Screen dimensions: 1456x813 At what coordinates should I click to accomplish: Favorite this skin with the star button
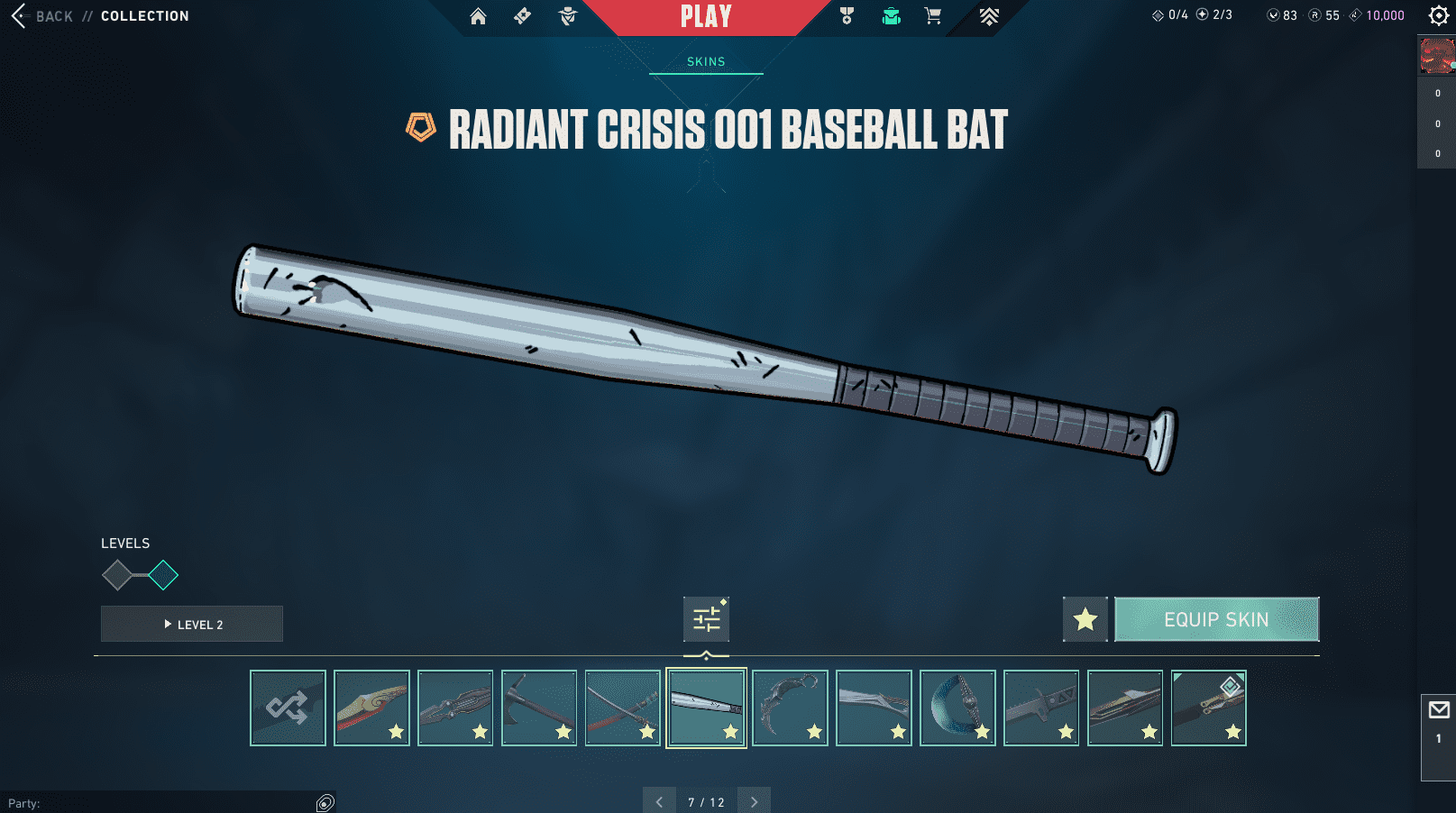tap(1085, 619)
